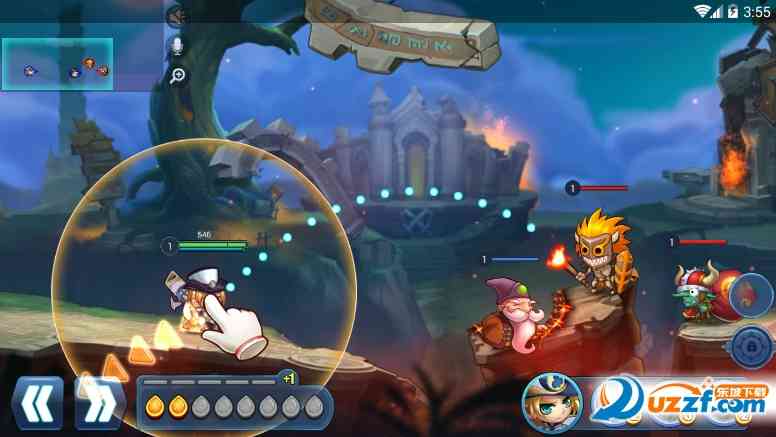Click the magnifying glass zoom-in icon
Screen dimensions: 776x437
click(177, 76)
